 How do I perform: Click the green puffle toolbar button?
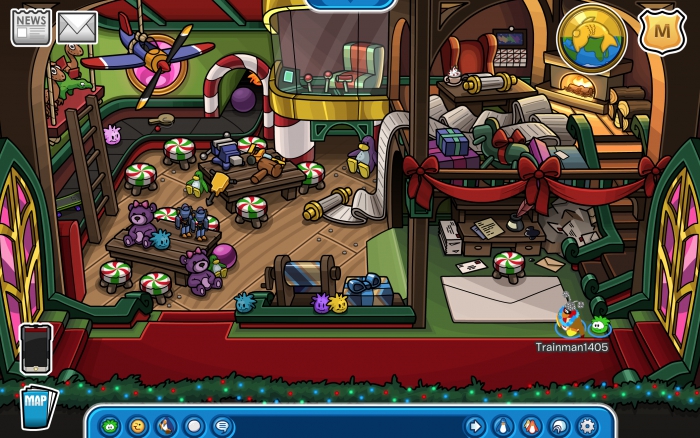[x=110, y=425]
